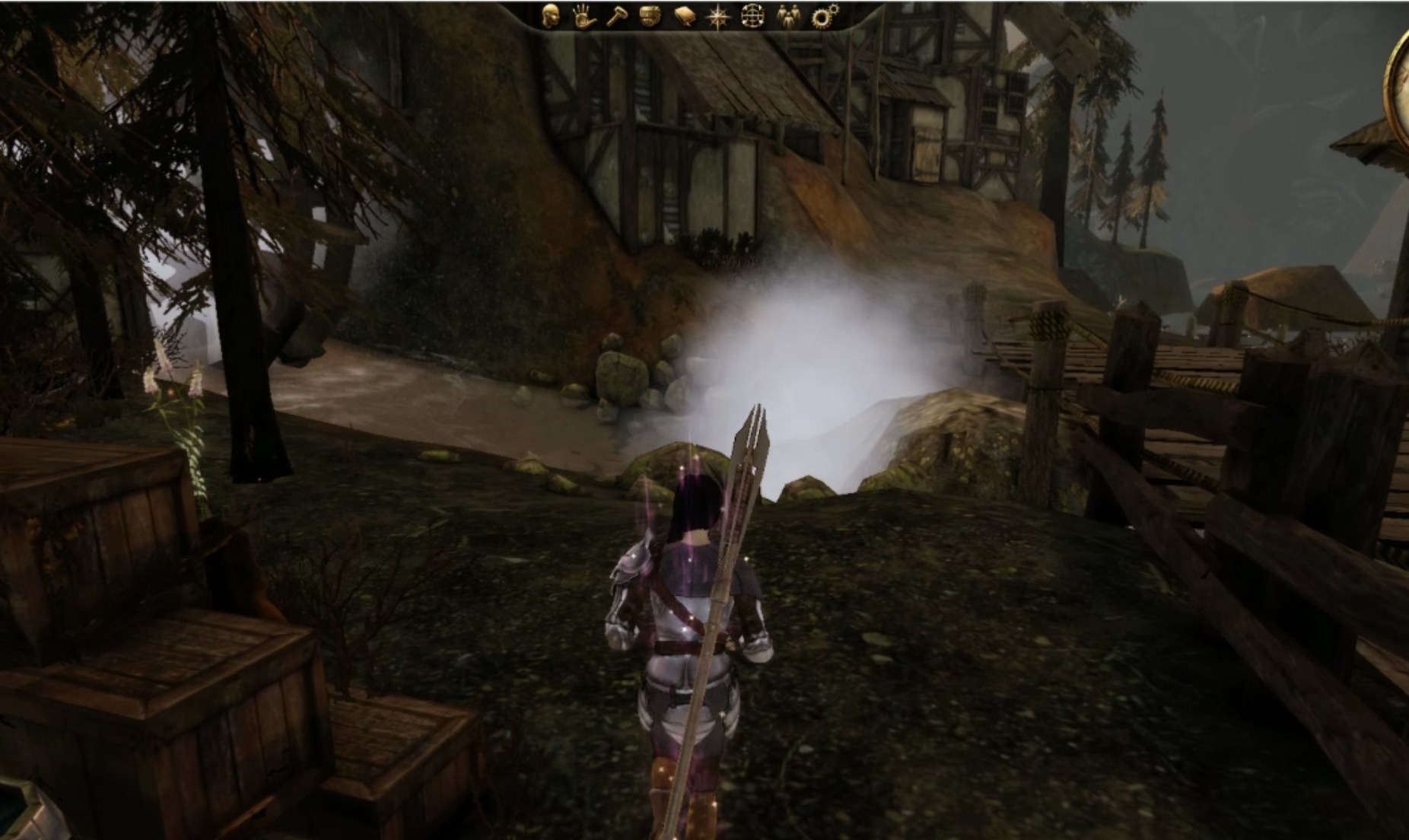Screen dimensions: 1409x840
Task: Open the Options gear icon
Action: pyautogui.click(x=823, y=17)
